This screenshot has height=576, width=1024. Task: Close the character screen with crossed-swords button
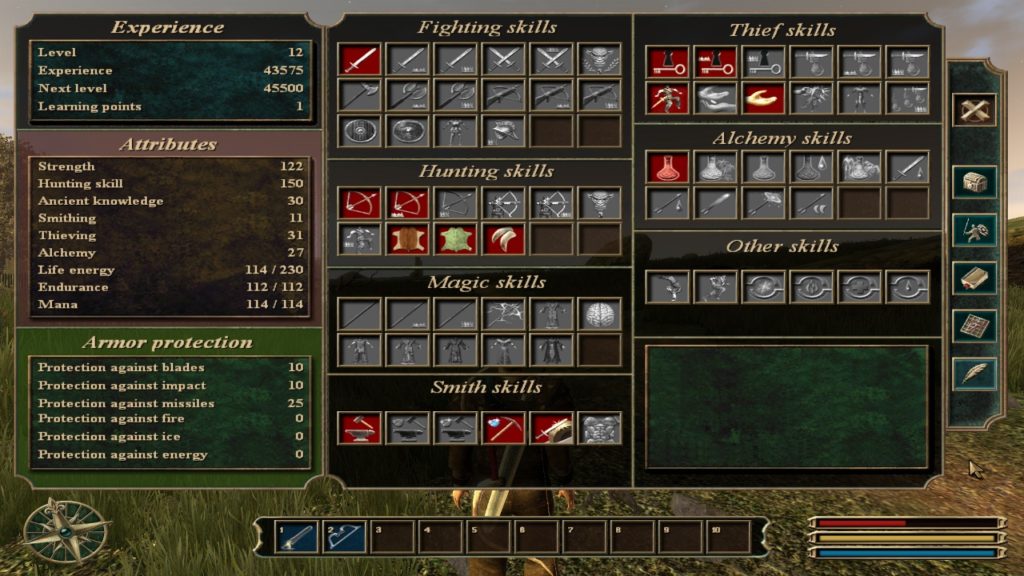pyautogui.click(x=972, y=110)
